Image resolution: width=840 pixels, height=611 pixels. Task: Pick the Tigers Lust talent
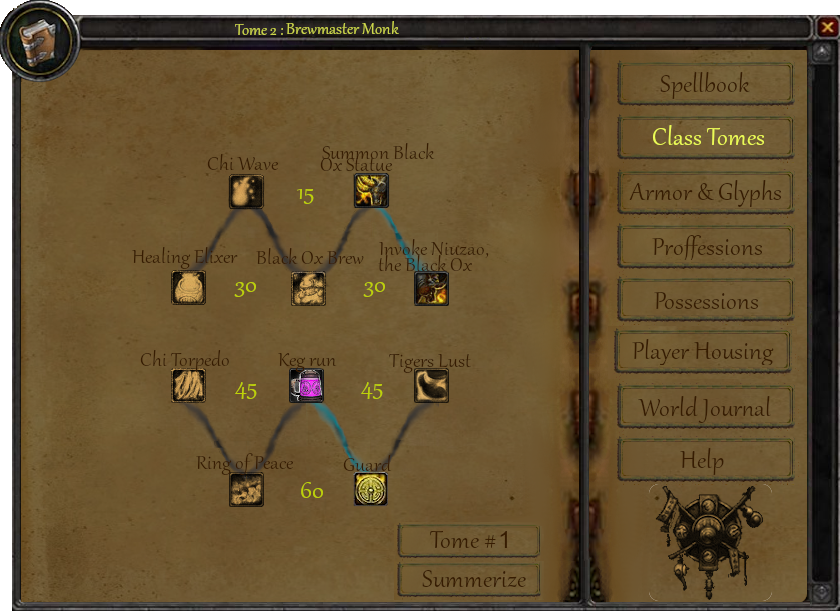(432, 386)
